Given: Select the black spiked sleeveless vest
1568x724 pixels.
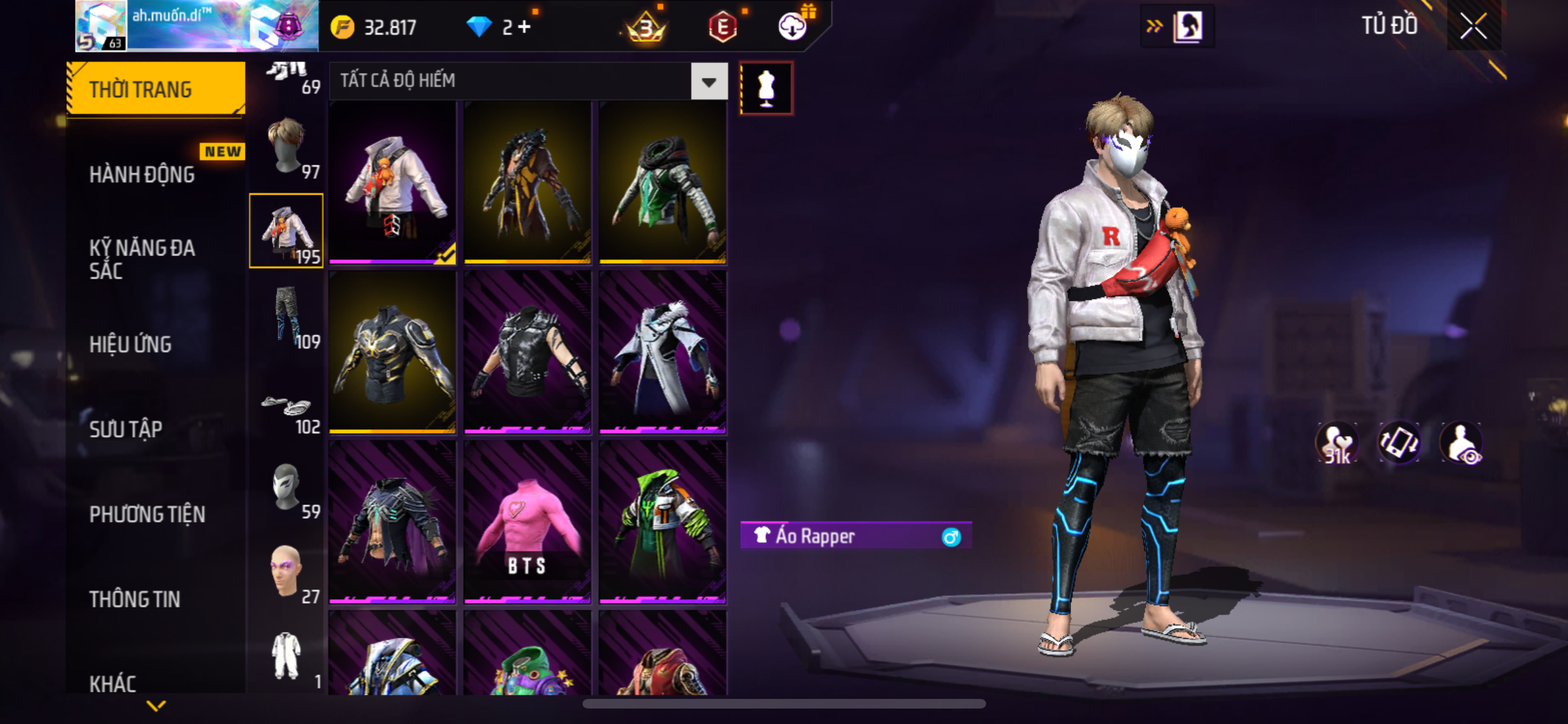Looking at the screenshot, I should click(527, 352).
